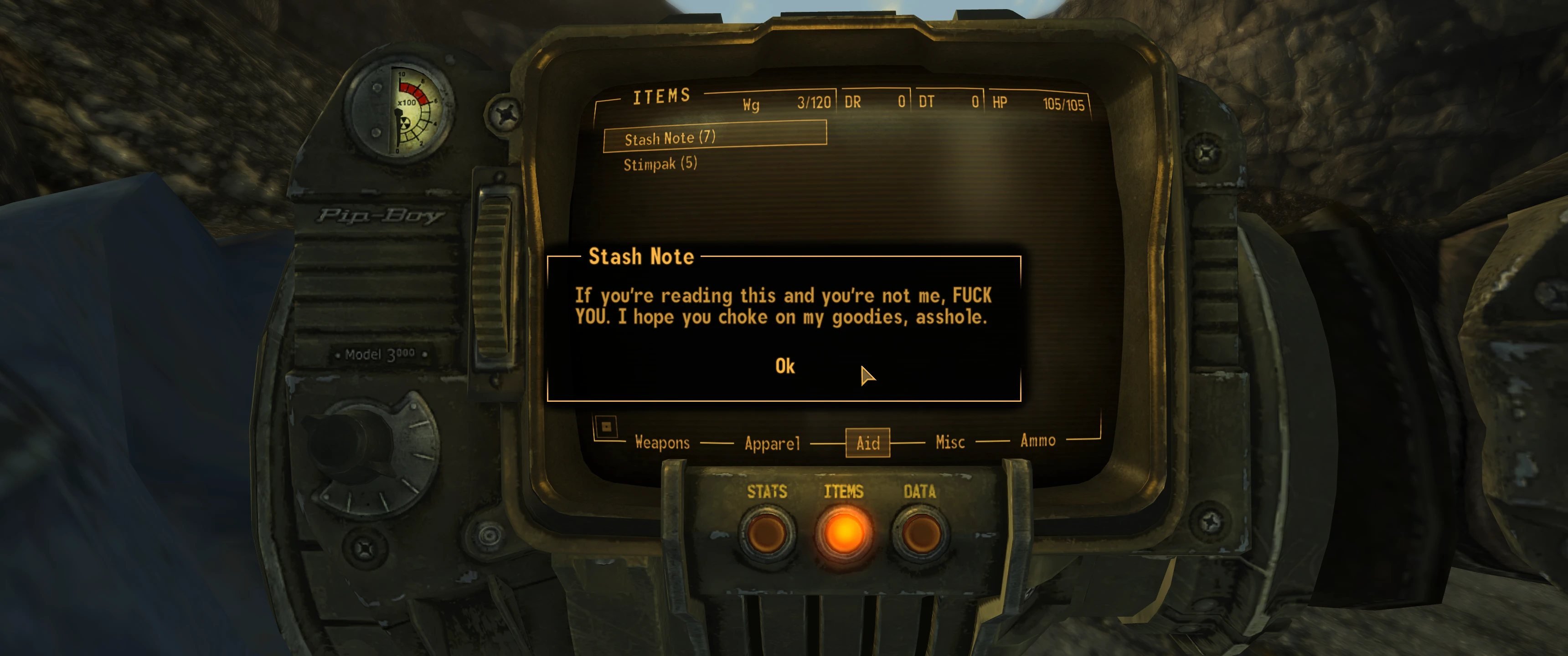The height and width of the screenshot is (656, 1568).
Task: Show the Misc items category
Action: coord(949,442)
